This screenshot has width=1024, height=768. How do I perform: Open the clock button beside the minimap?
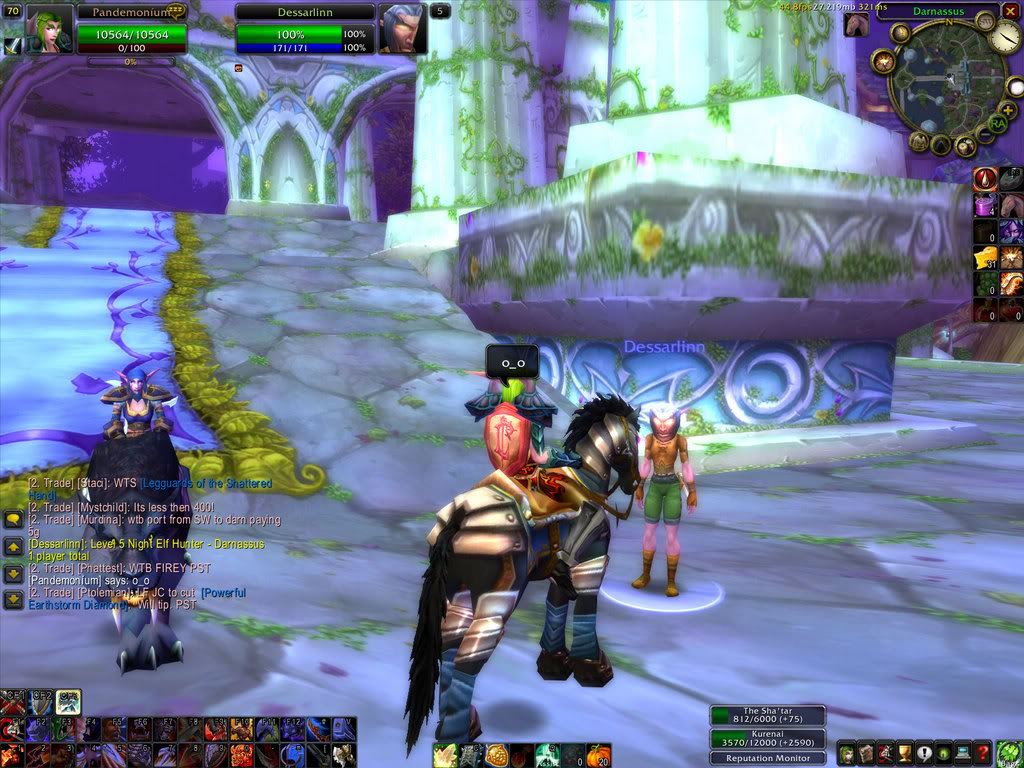click(x=1007, y=38)
